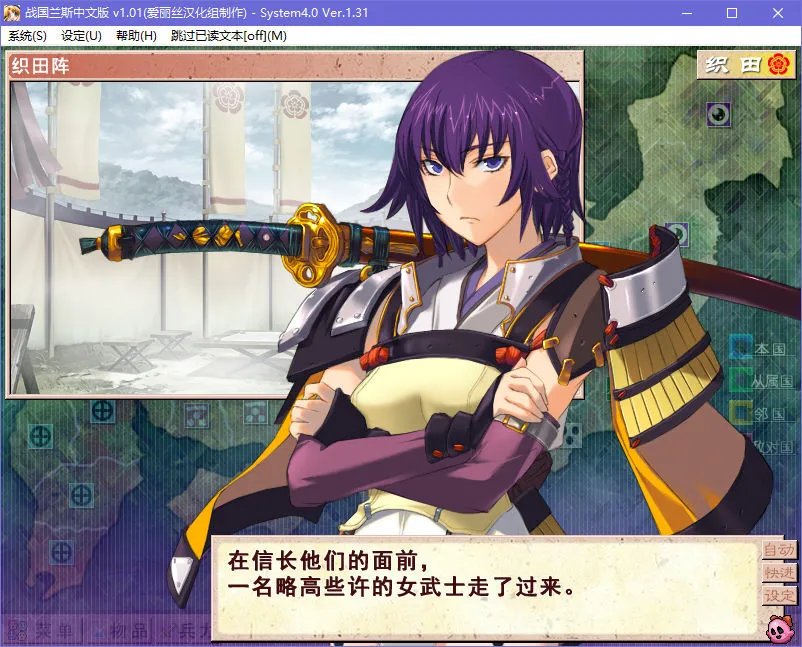Viewport: 802px width, 647px height.
Task: Enable 自动 auto-advance for dialogue
Action: (779, 550)
